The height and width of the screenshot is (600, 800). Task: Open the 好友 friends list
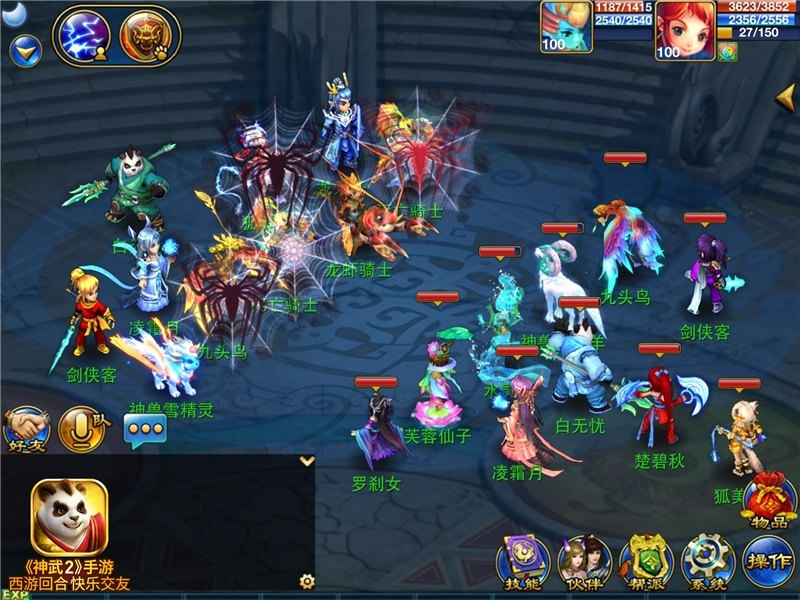tap(25, 427)
